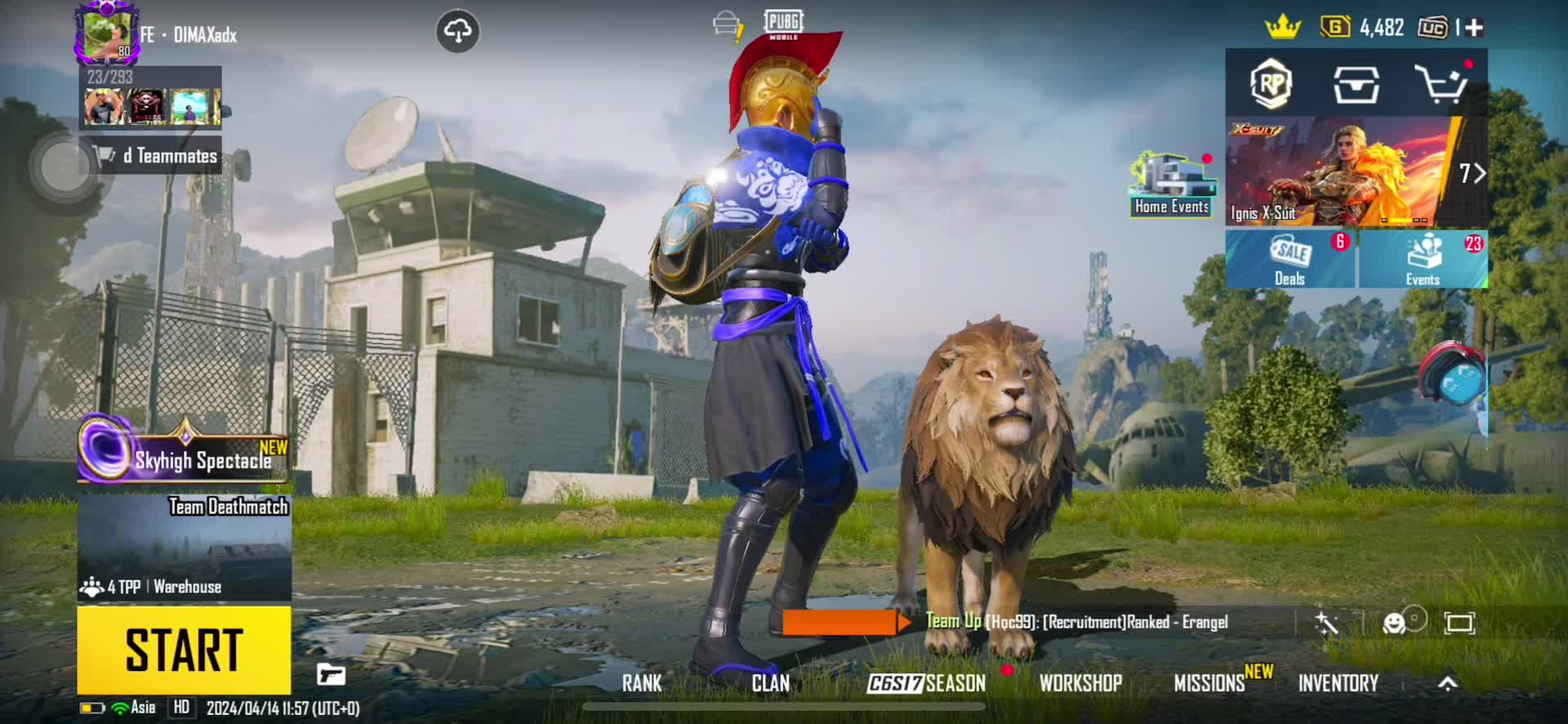The image size is (1568, 724).
Task: Open the C6S17 SEASON page
Action: pos(926,683)
